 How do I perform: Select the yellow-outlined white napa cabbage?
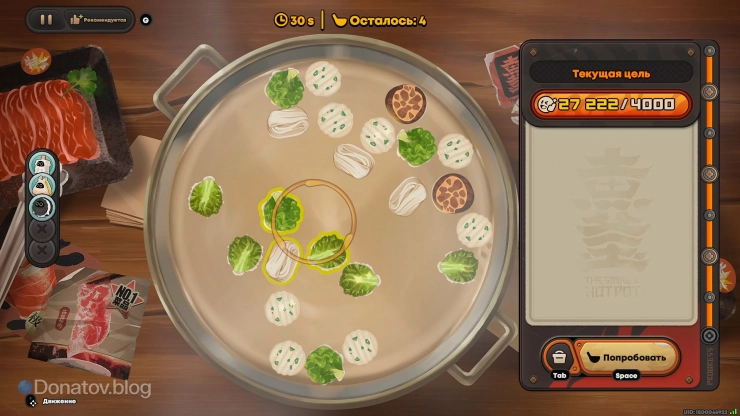pyautogui.click(x=281, y=258)
